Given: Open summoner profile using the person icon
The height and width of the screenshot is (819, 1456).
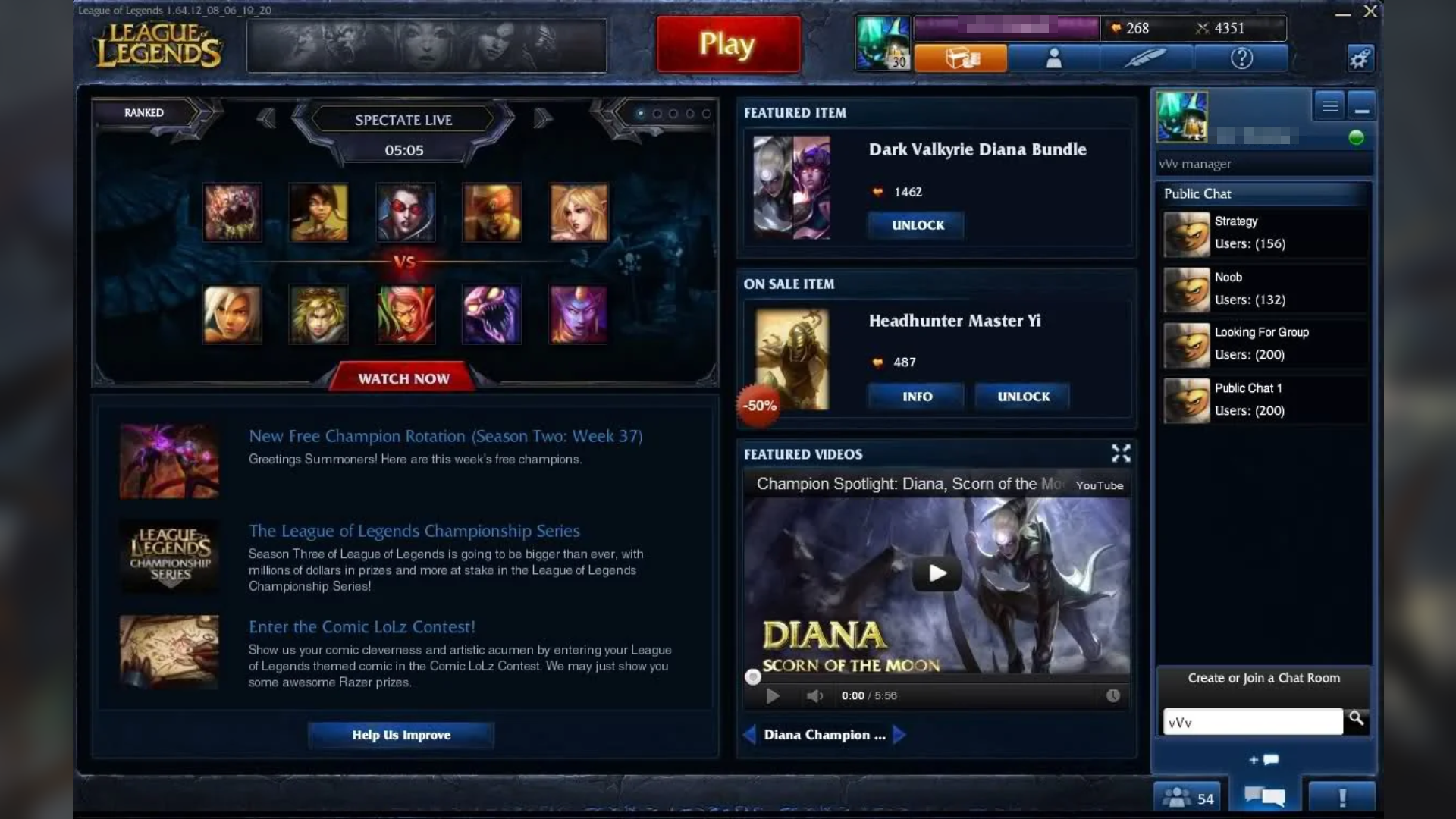Looking at the screenshot, I should pos(1053,58).
